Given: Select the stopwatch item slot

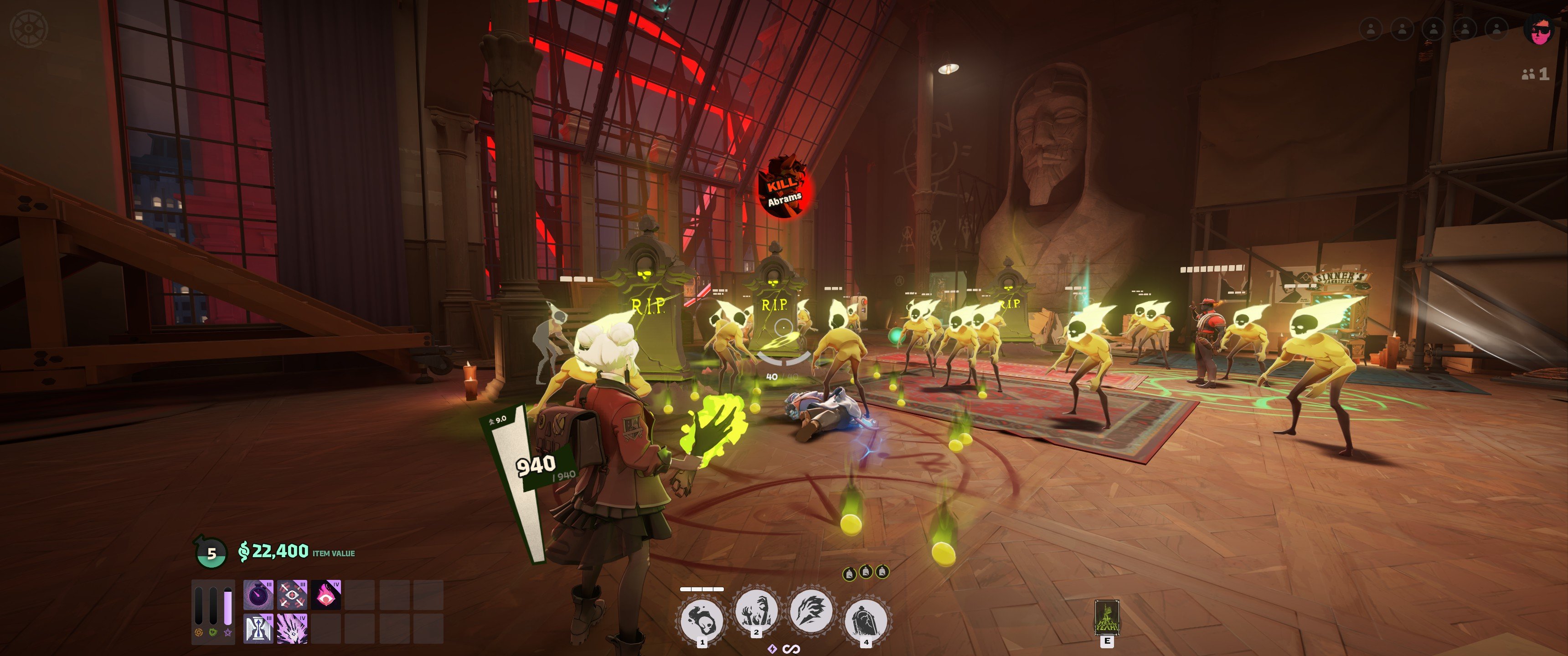Looking at the screenshot, I should pos(258,594).
